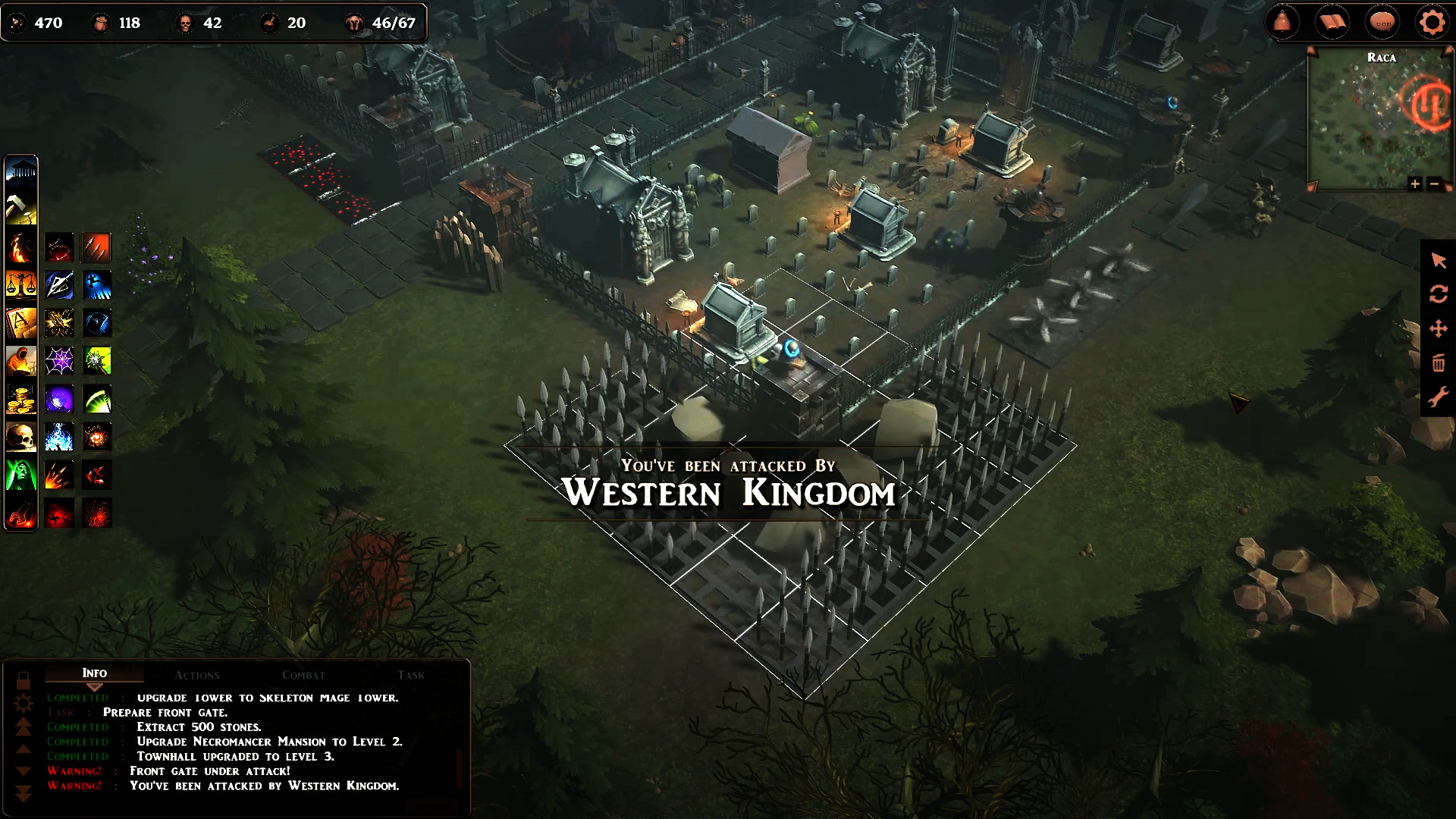Choose the wrench repair tool
Viewport: 1456px width, 819px height.
(1439, 397)
